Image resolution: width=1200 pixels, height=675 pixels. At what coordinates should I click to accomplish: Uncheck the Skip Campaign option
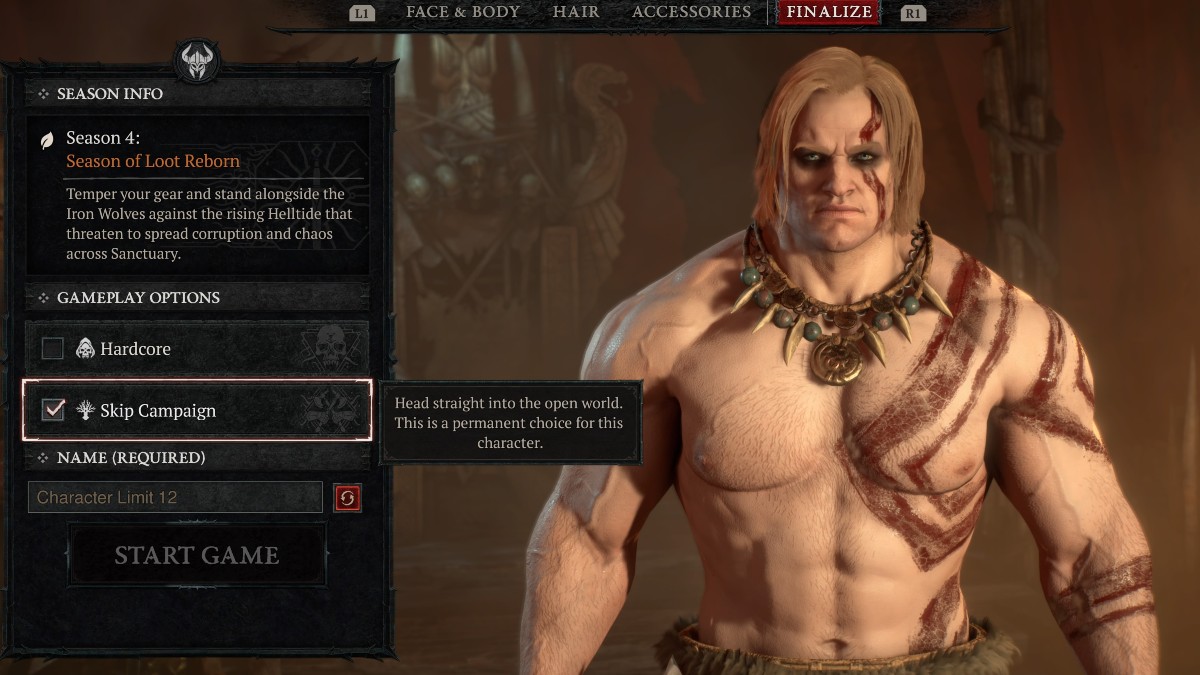(53, 410)
